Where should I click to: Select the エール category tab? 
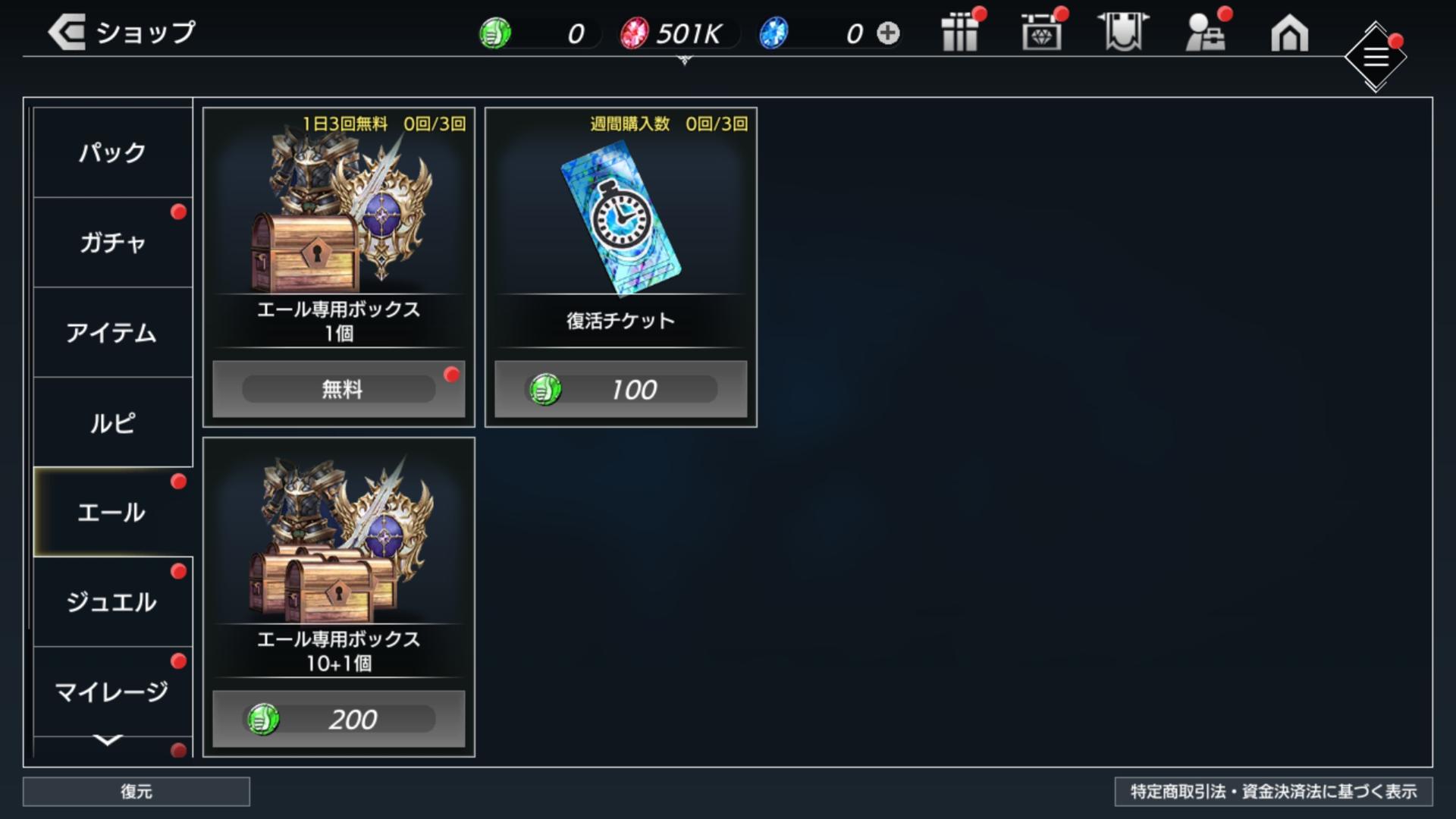(112, 513)
